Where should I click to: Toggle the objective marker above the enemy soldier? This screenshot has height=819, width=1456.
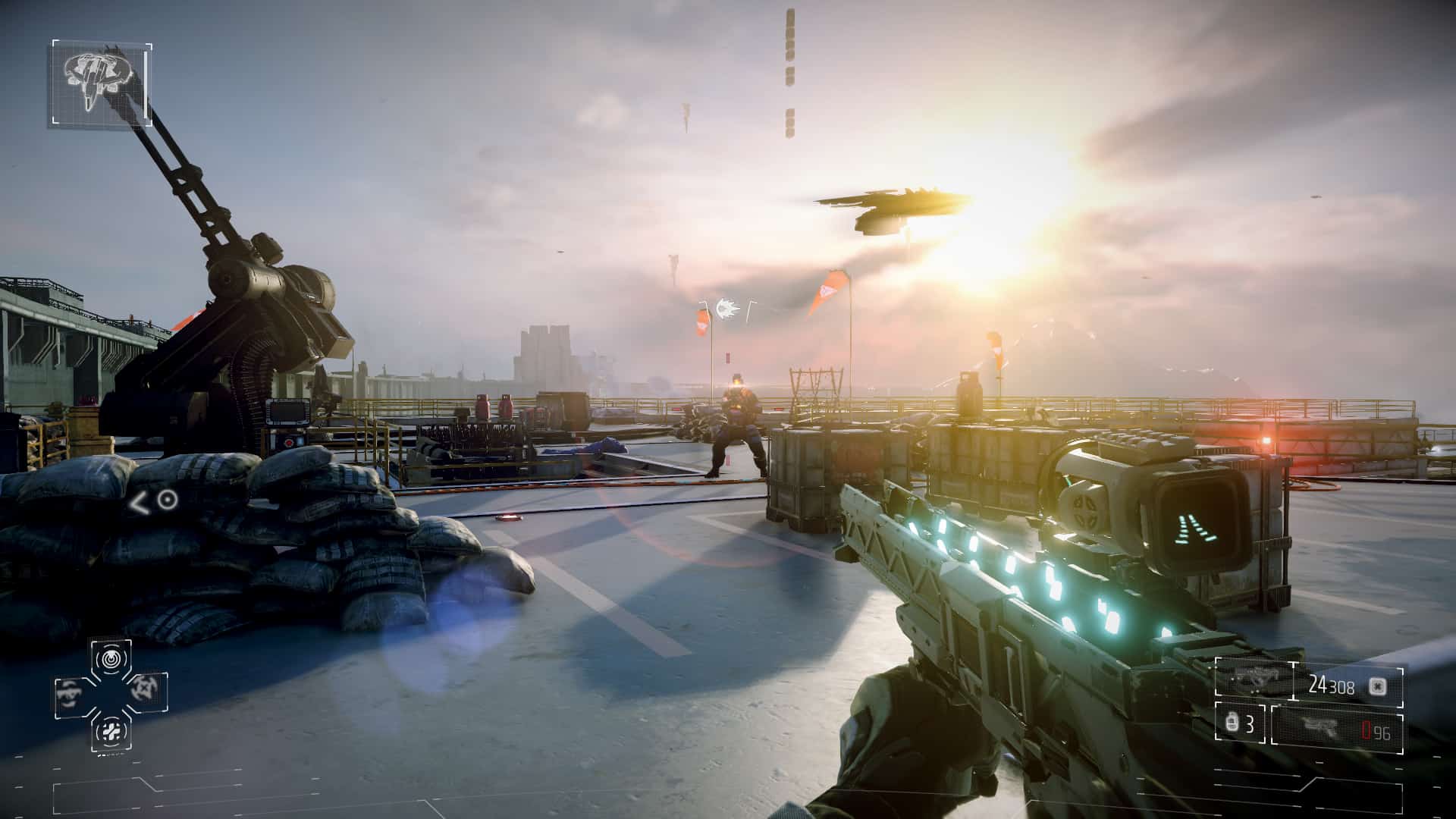coord(726,309)
